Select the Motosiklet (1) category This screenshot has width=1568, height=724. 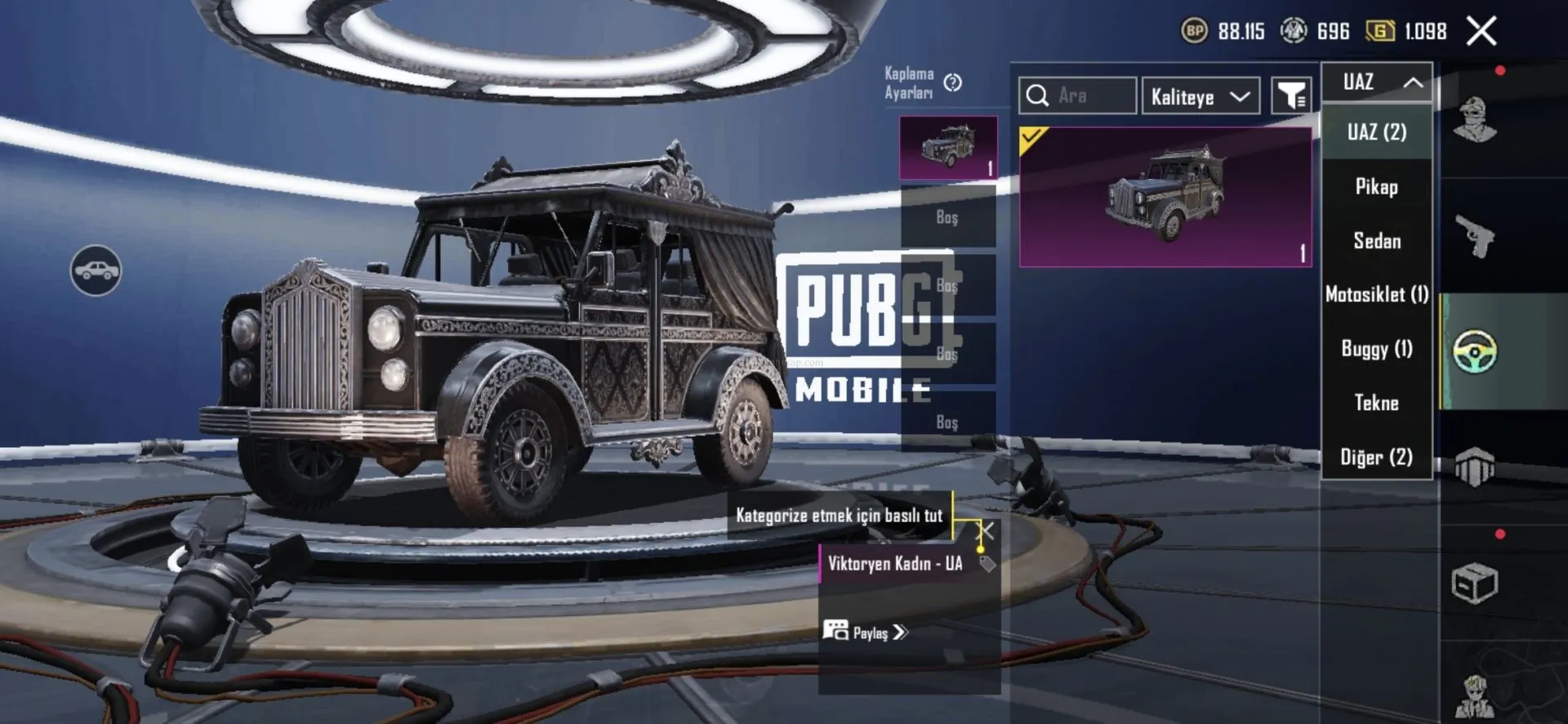tap(1377, 294)
